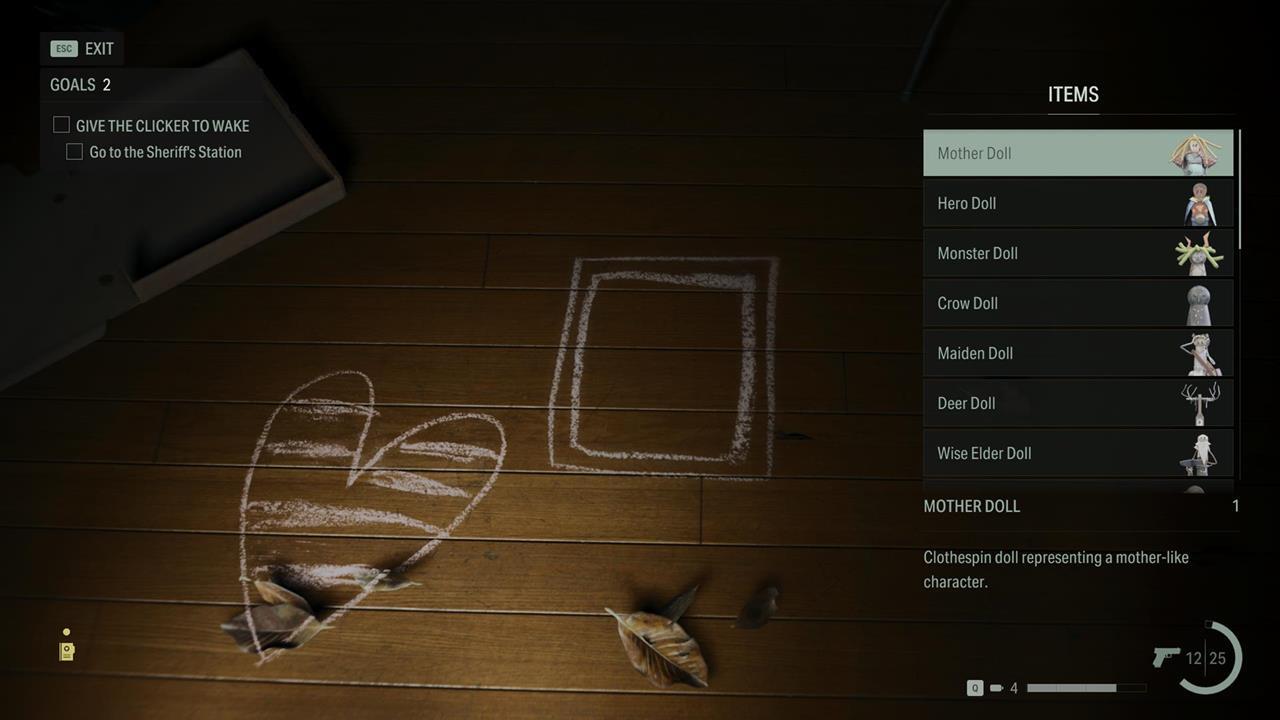Screen dimensions: 1280x720
Task: Click the ESC key icon next to Exit
Action: 62,48
